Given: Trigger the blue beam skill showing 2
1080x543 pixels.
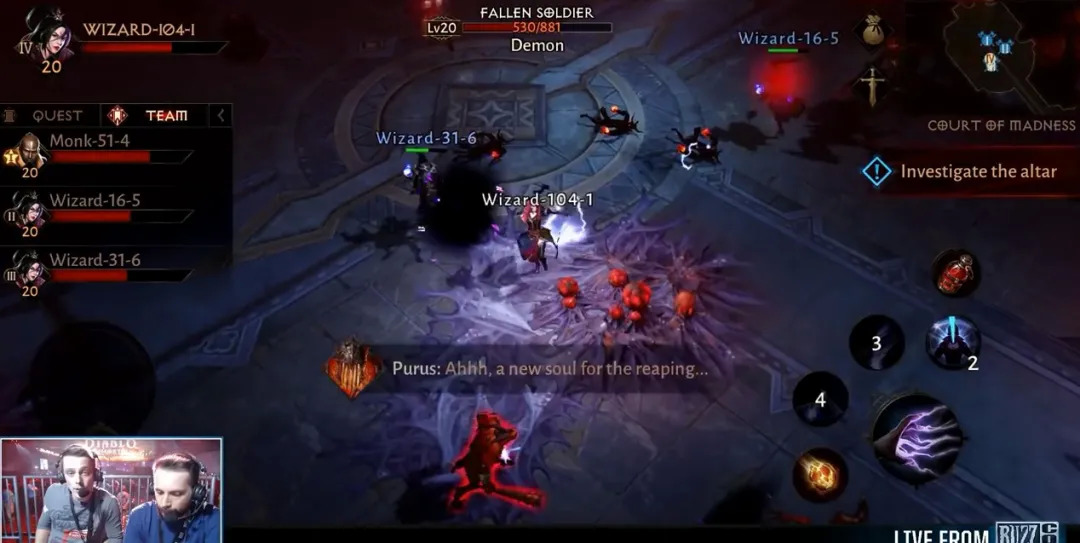Looking at the screenshot, I should point(952,343).
